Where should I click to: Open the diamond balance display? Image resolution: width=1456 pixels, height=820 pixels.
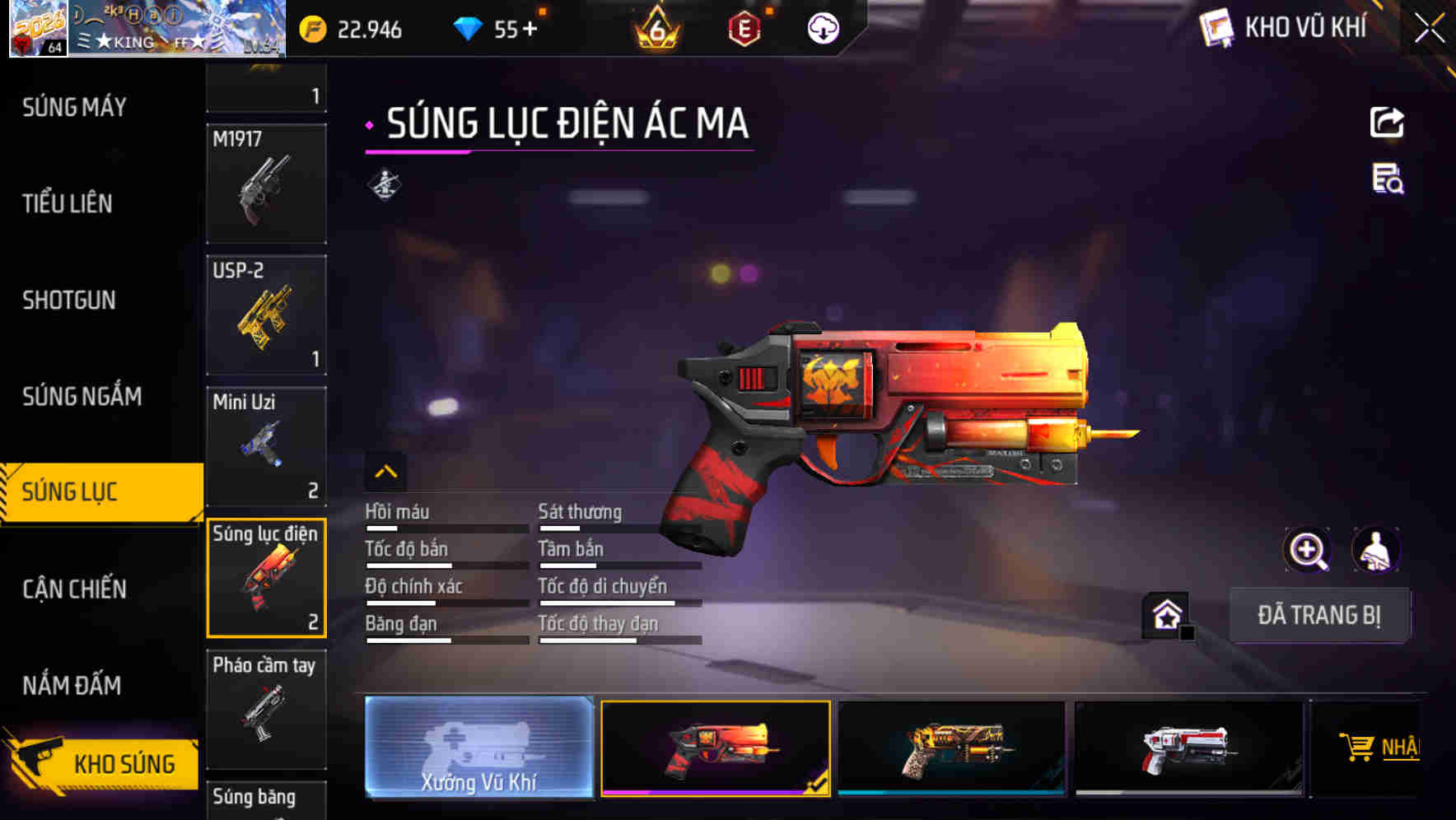(x=494, y=27)
